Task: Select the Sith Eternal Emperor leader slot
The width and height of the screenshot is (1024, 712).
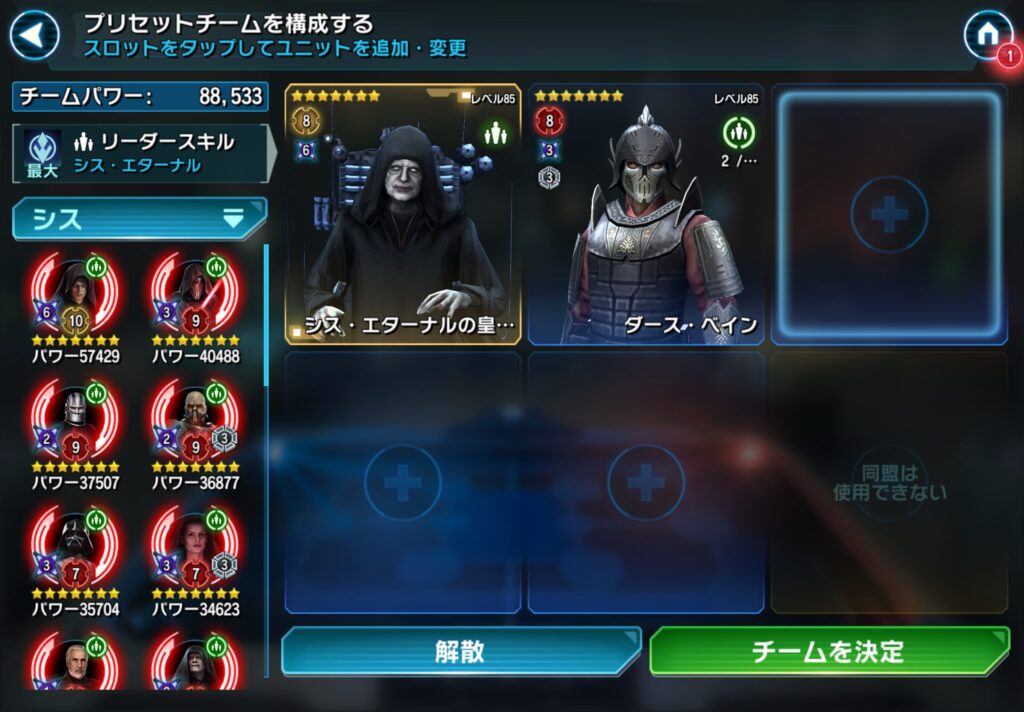Action: pos(403,214)
